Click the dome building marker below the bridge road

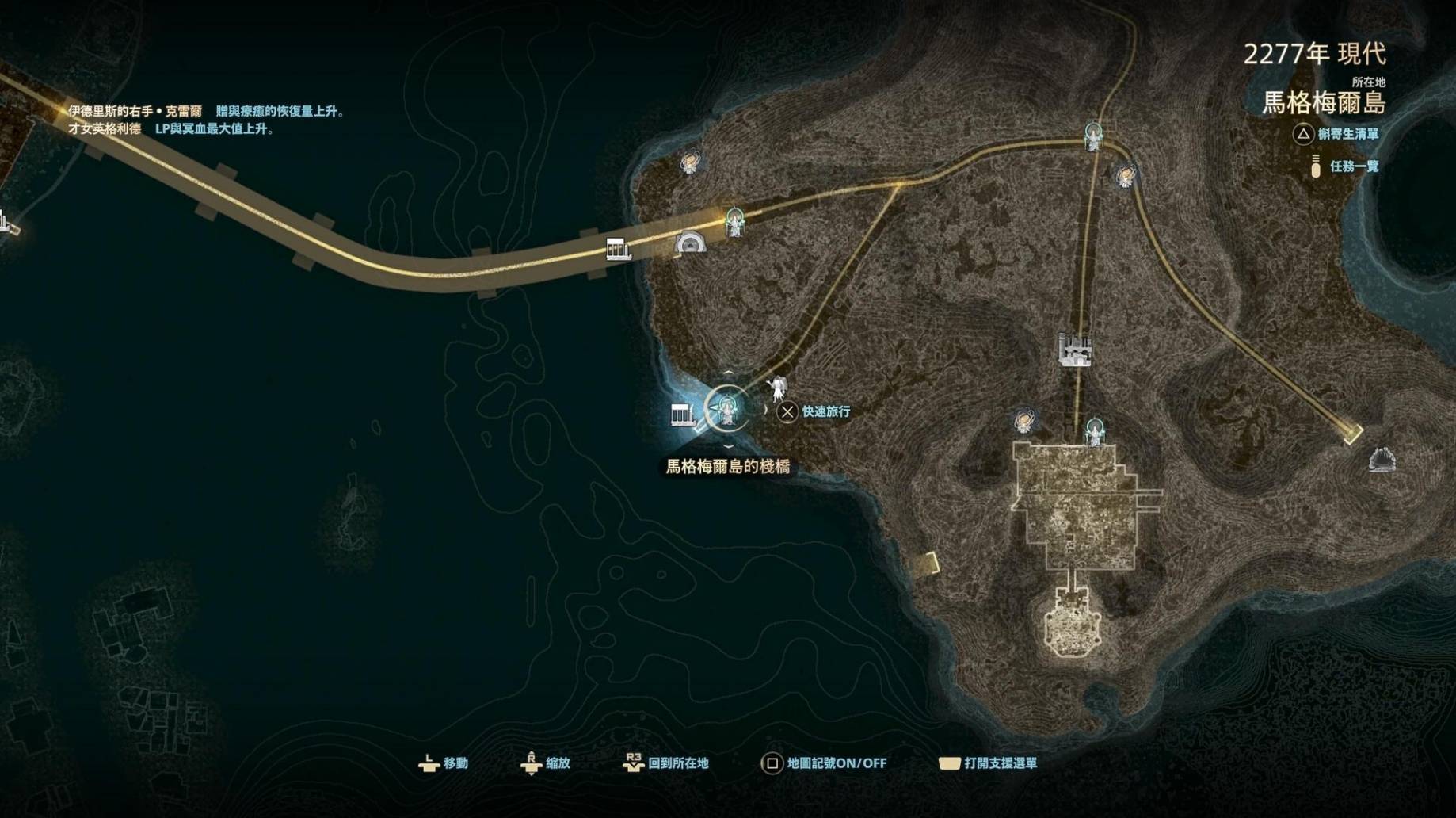coord(690,243)
